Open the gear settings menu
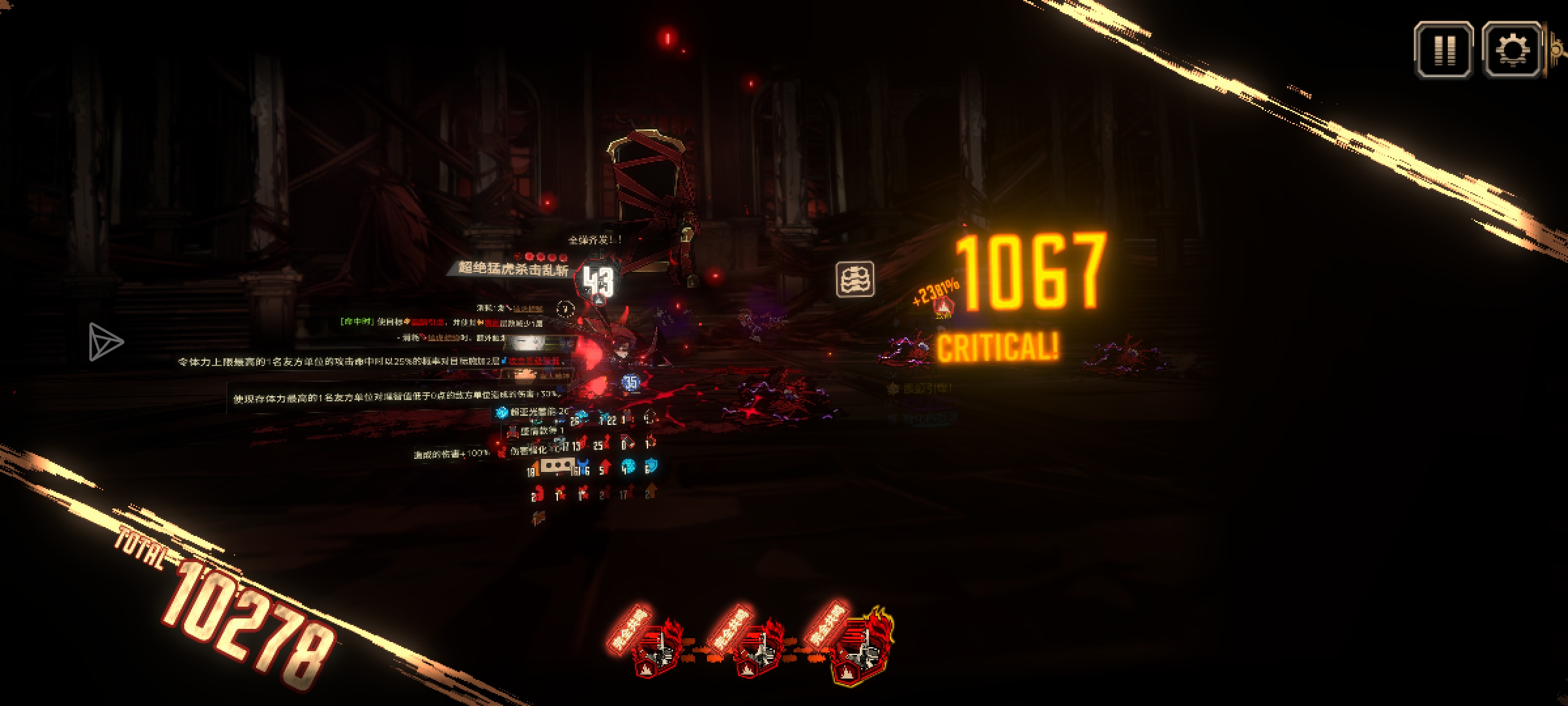The height and width of the screenshot is (706, 1568). (1512, 50)
